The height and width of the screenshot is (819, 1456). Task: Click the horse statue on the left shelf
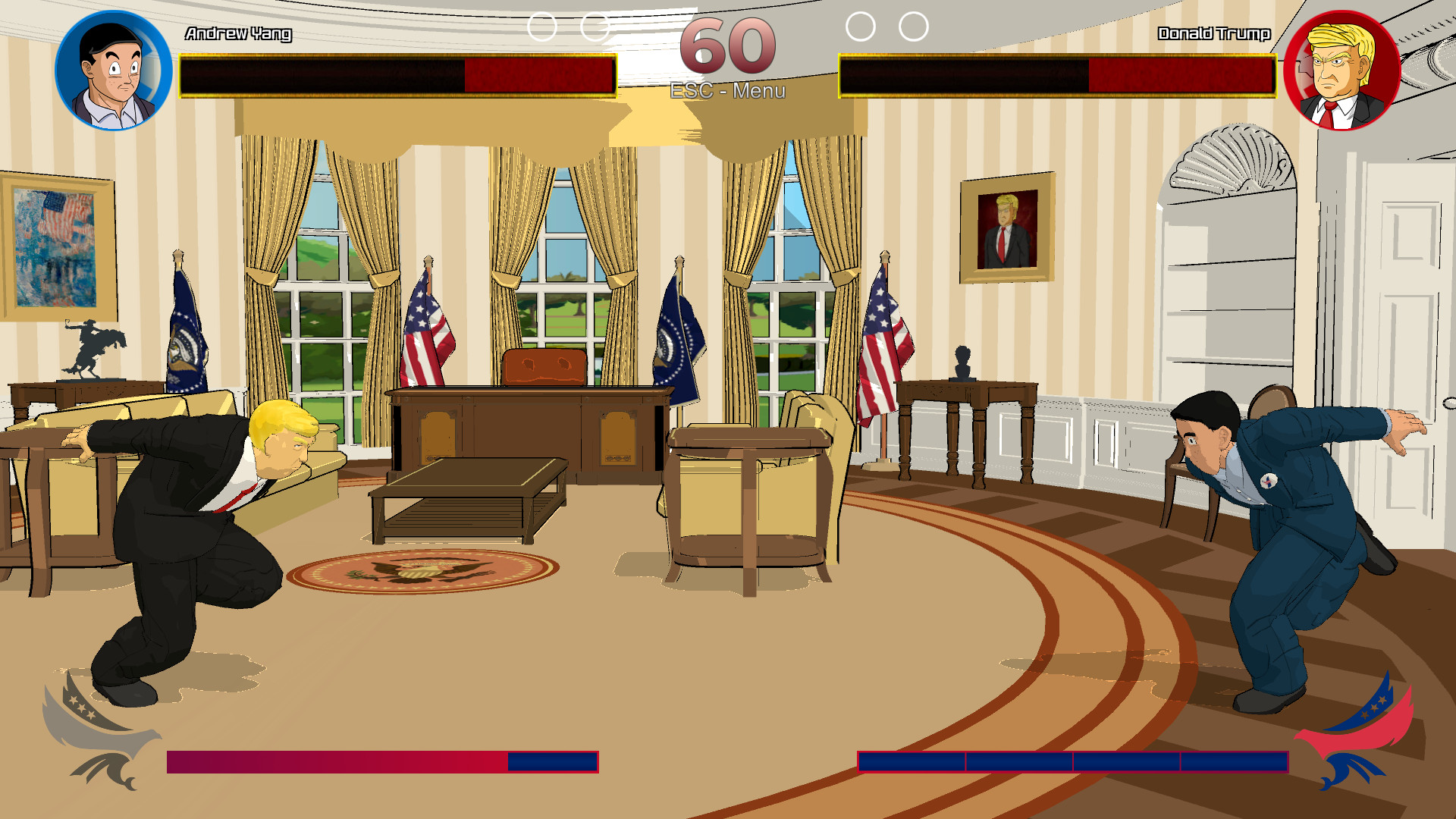pyautogui.click(x=95, y=349)
